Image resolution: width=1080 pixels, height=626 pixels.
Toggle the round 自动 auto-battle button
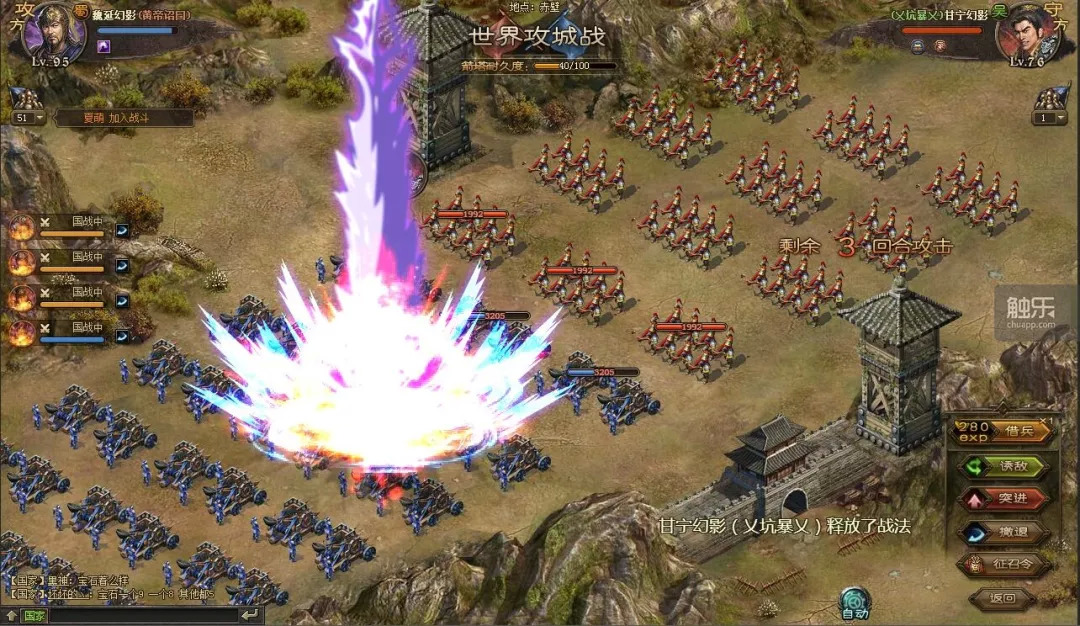854,602
